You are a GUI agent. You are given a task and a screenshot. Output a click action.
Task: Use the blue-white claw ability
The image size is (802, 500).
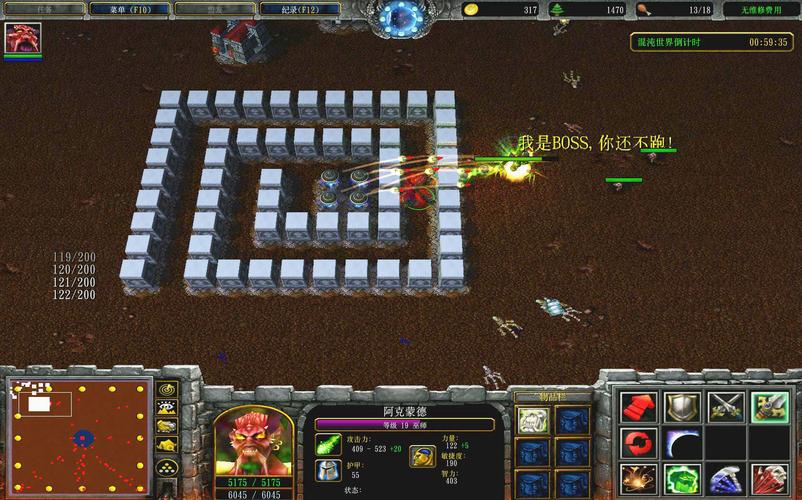[x=725, y=479]
